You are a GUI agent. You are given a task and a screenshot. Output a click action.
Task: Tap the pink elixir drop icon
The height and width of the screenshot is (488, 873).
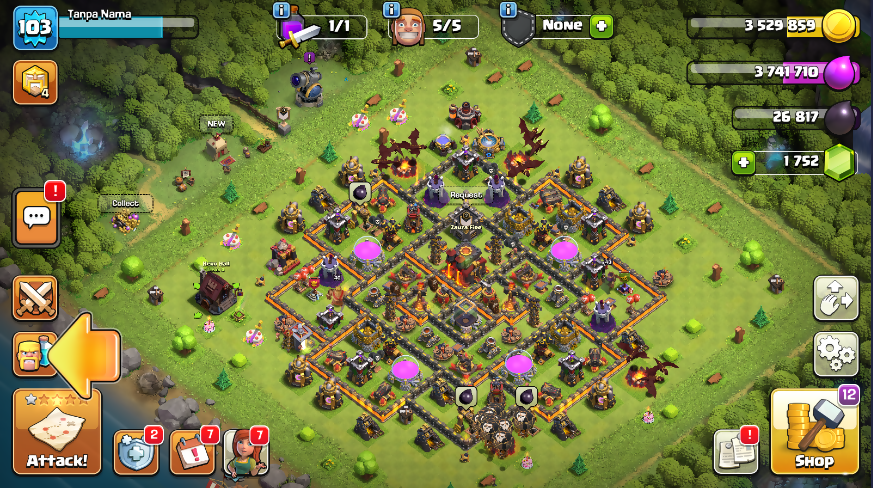click(x=842, y=72)
